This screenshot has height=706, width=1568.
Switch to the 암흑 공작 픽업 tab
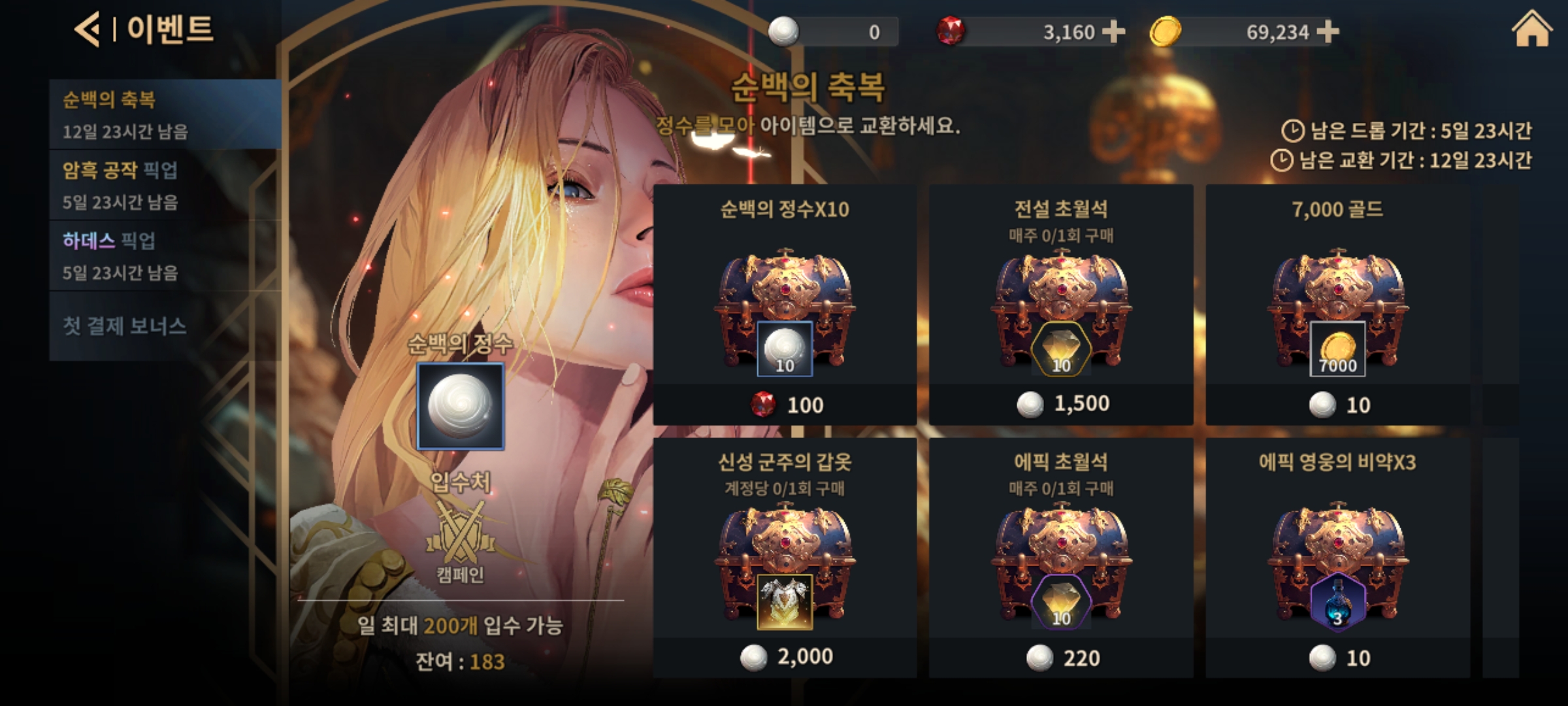[x=165, y=185]
